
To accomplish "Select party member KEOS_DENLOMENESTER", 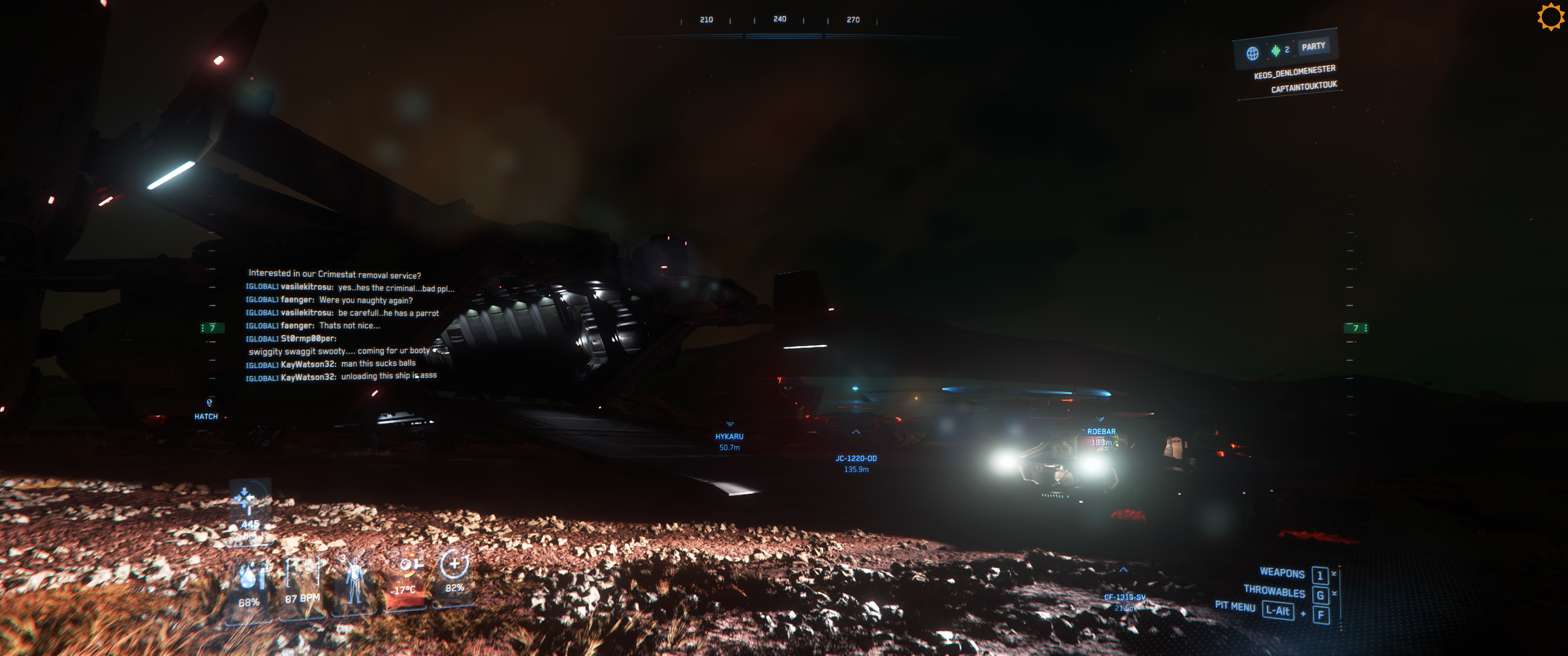I will pos(1294,72).
